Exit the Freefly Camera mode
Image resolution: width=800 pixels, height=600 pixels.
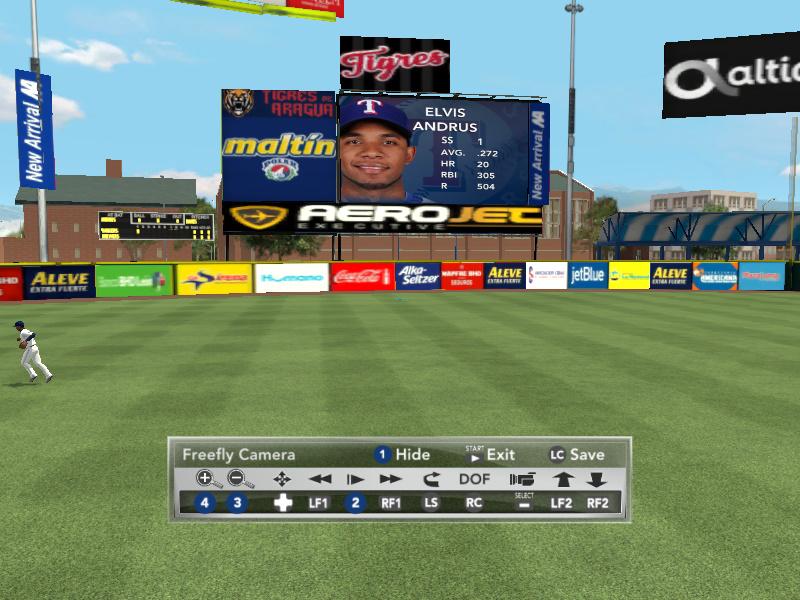[490, 454]
